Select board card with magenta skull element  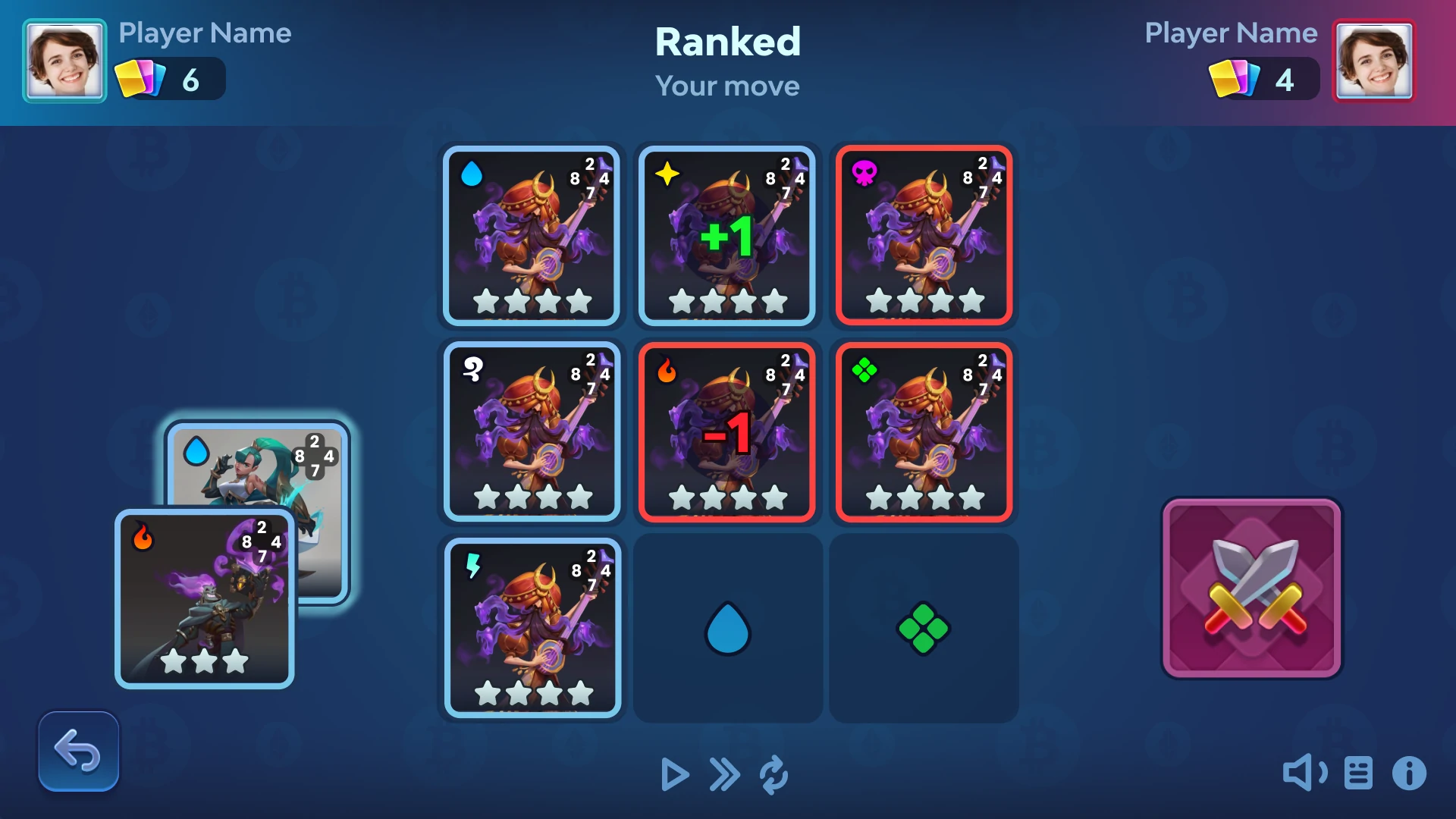pos(924,236)
